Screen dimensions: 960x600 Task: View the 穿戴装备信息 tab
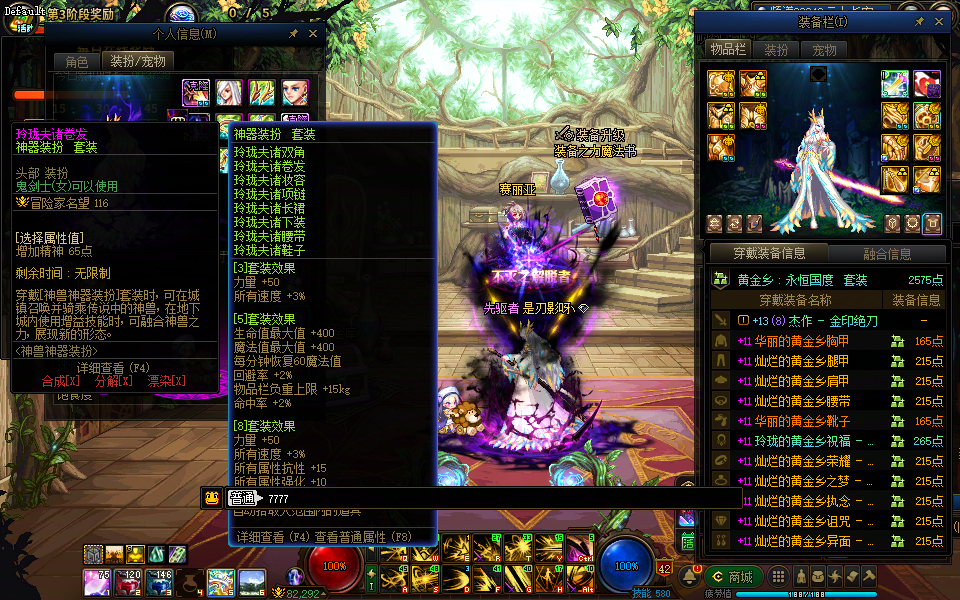click(767, 254)
